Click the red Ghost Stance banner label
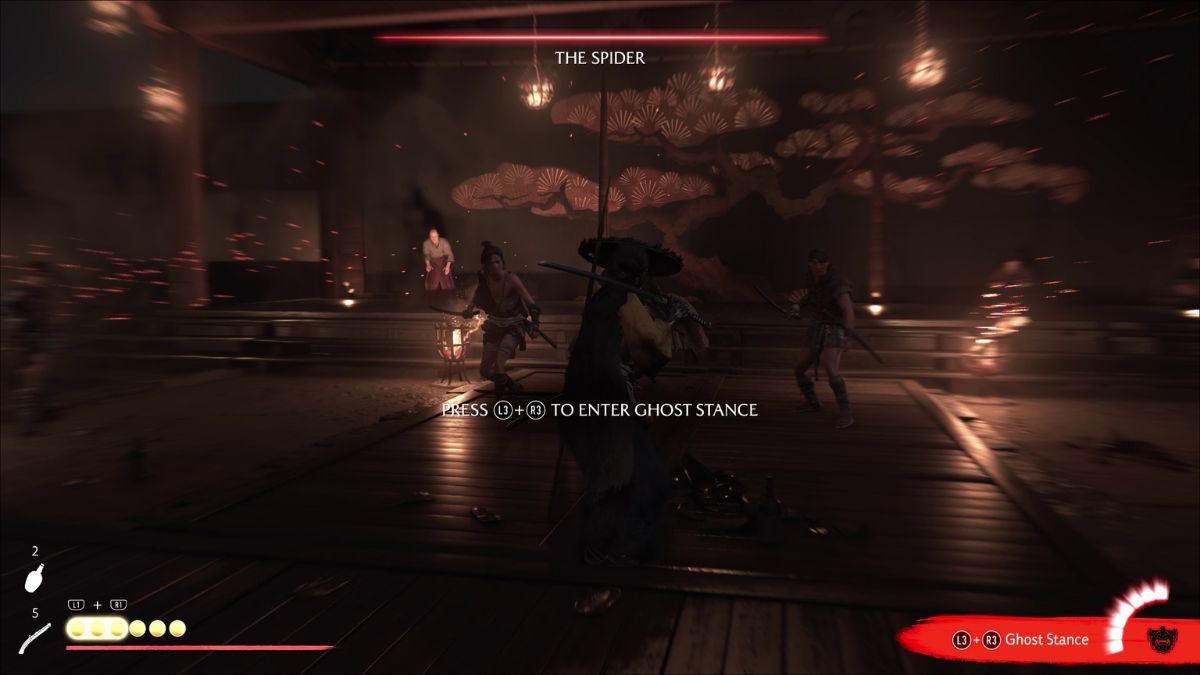This screenshot has width=1200, height=675. pyautogui.click(x=1046, y=639)
